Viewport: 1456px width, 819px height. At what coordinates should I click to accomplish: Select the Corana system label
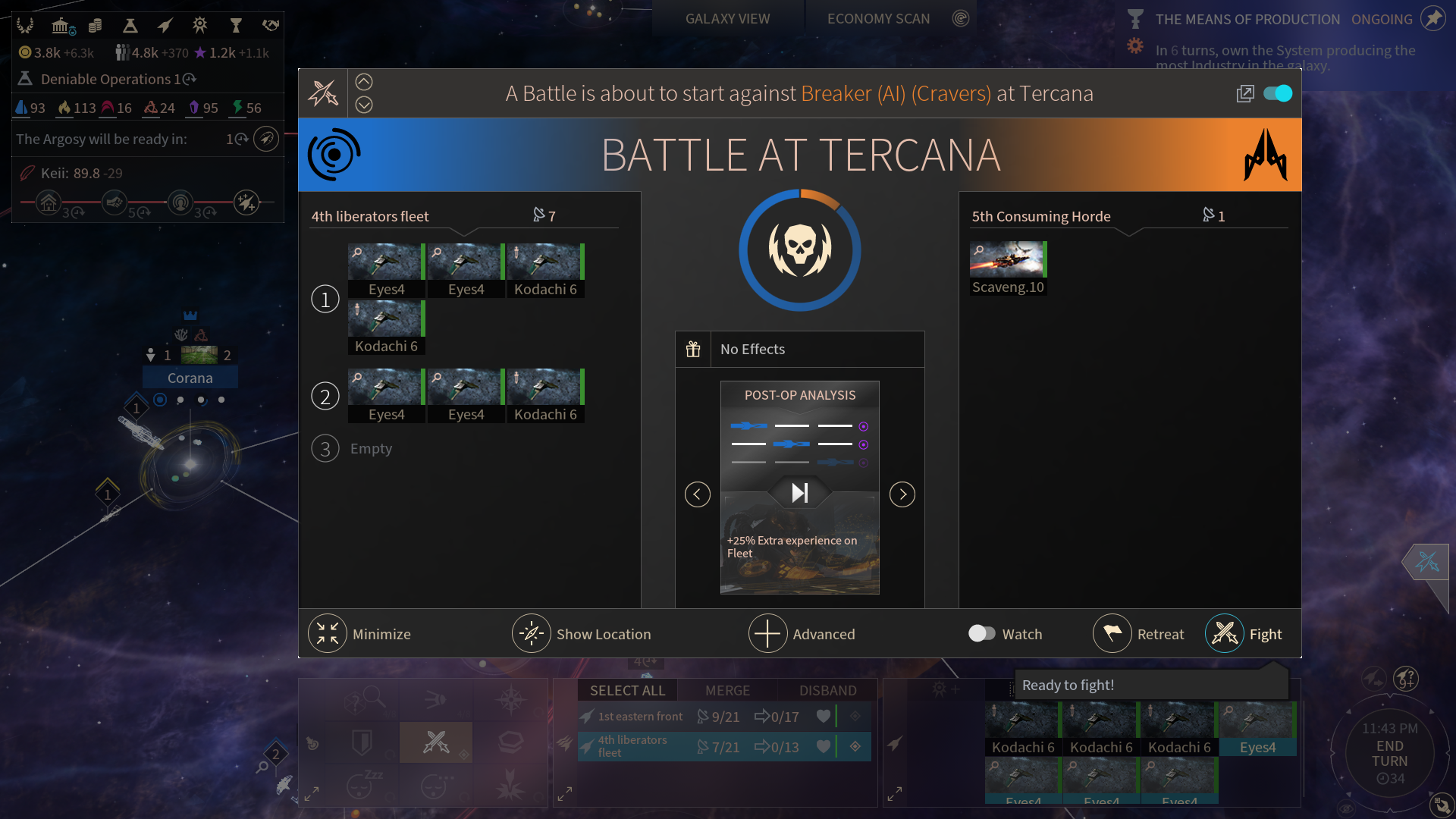(190, 378)
